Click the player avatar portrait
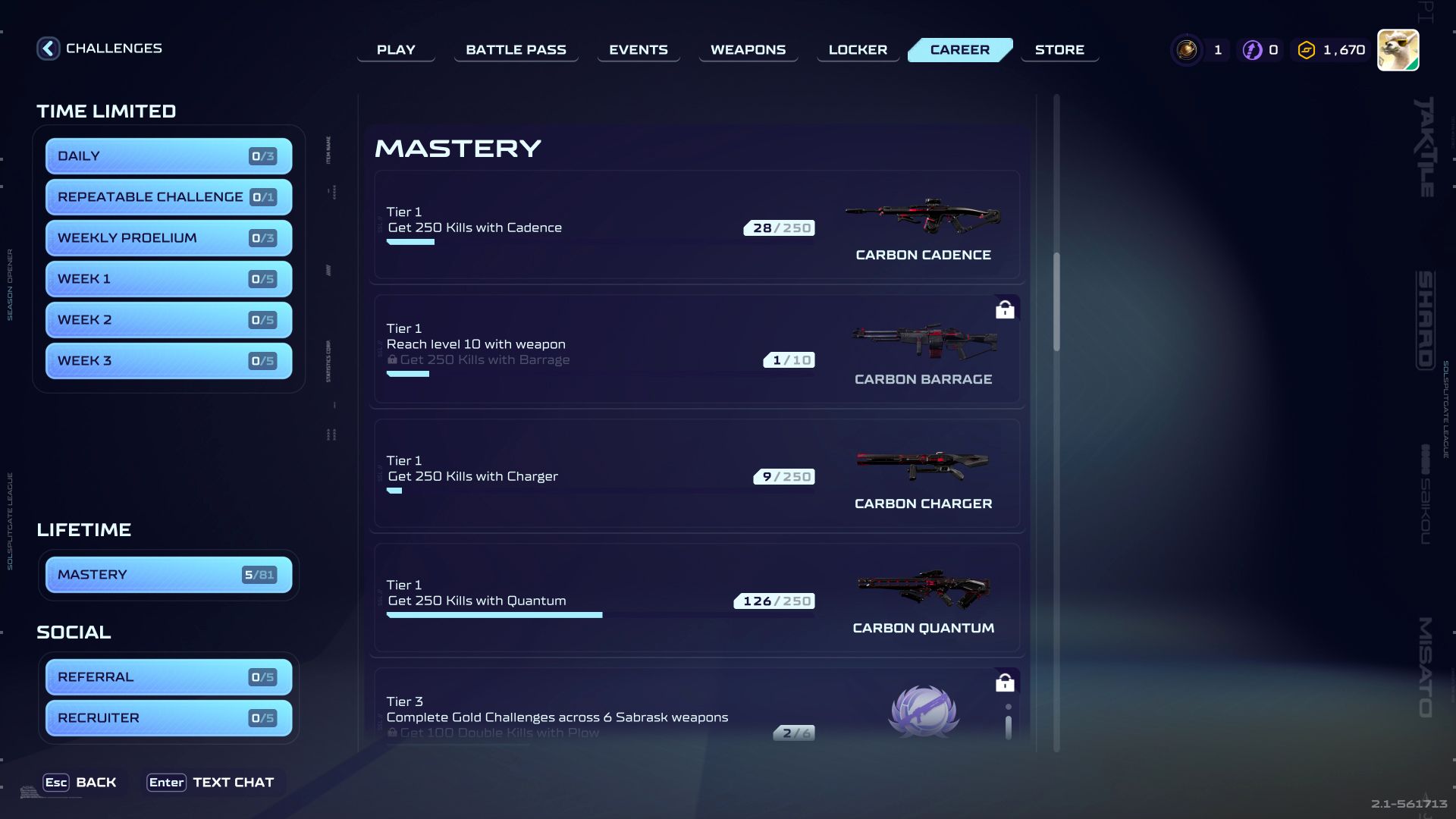Screen dimensions: 1456x819 1398,49
